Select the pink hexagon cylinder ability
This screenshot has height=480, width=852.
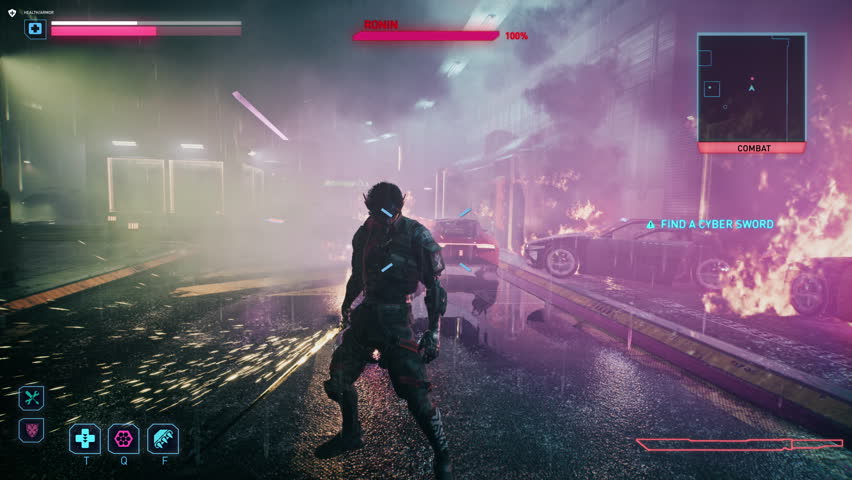(x=124, y=438)
